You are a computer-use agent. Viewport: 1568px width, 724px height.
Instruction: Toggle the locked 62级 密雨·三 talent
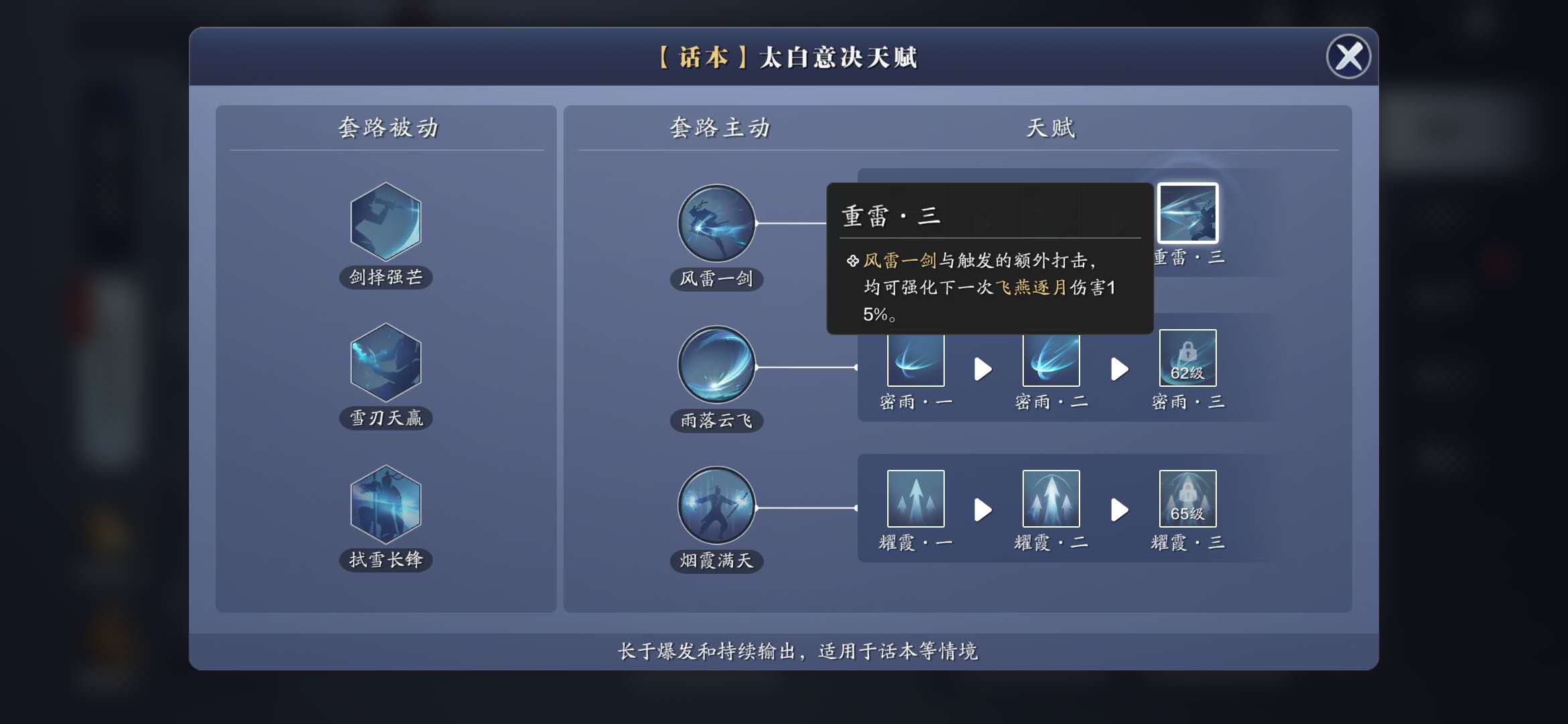click(x=1187, y=357)
